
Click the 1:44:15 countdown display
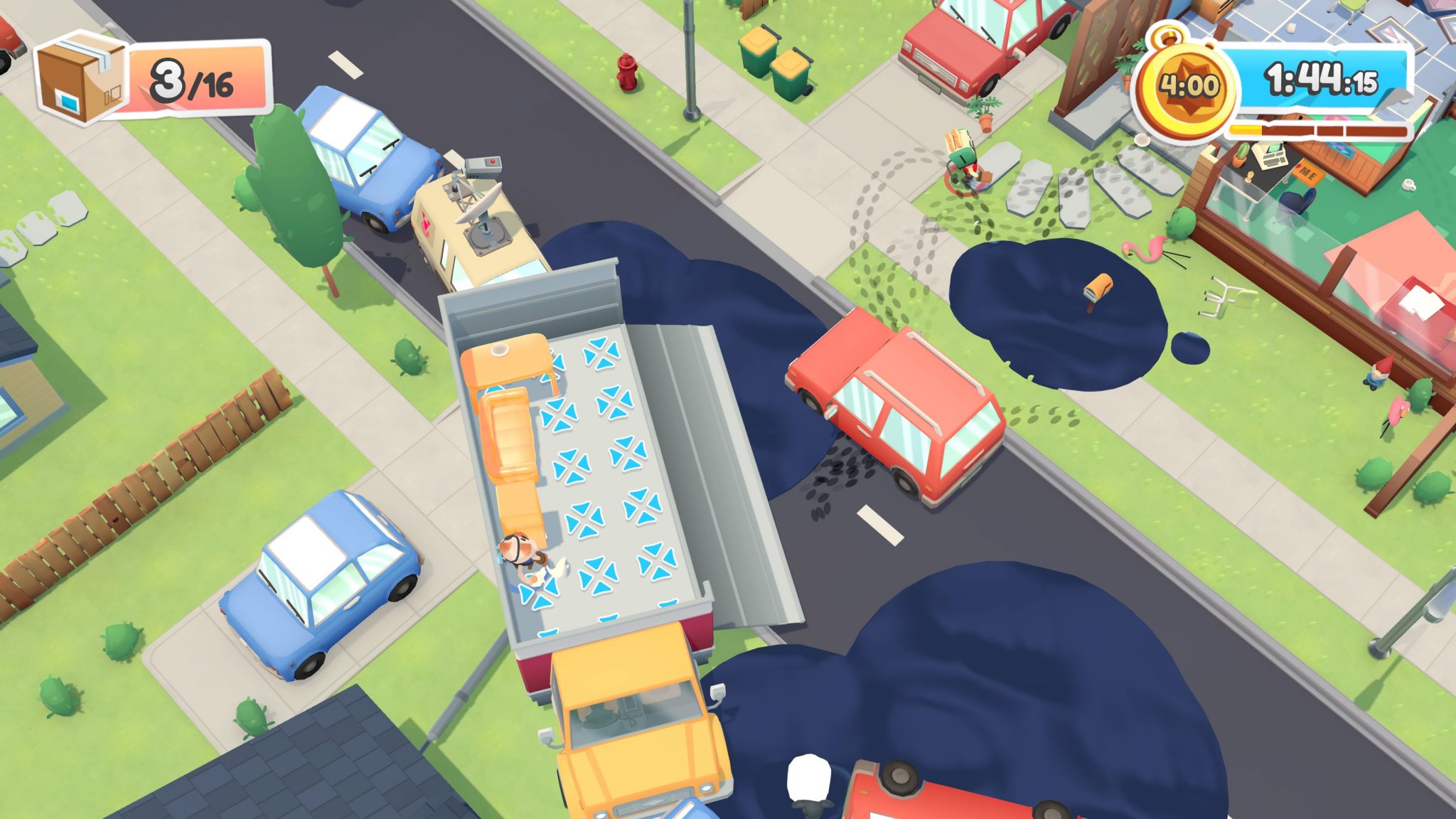coord(1322,80)
